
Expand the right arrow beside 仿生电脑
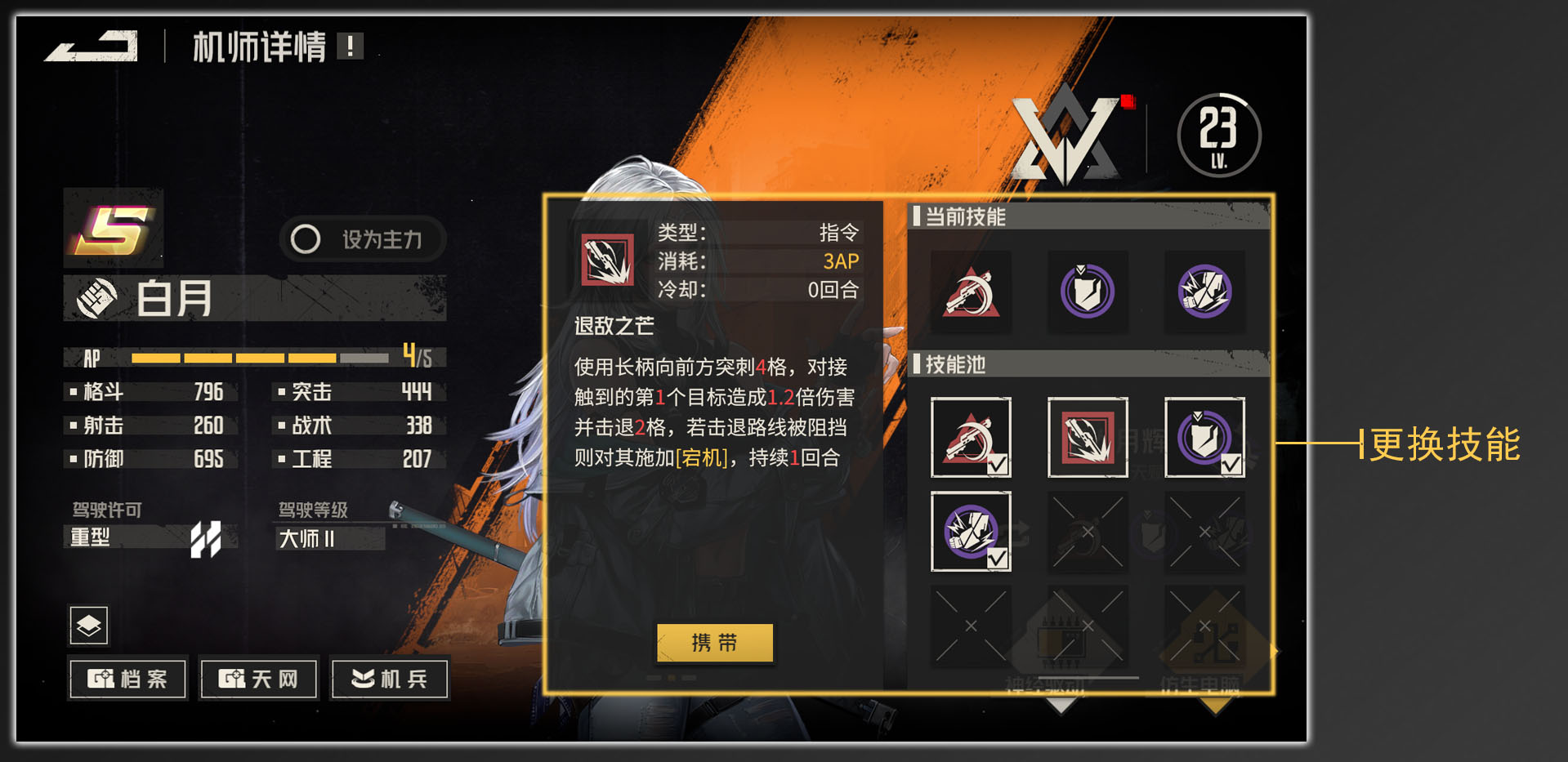coord(1273,649)
